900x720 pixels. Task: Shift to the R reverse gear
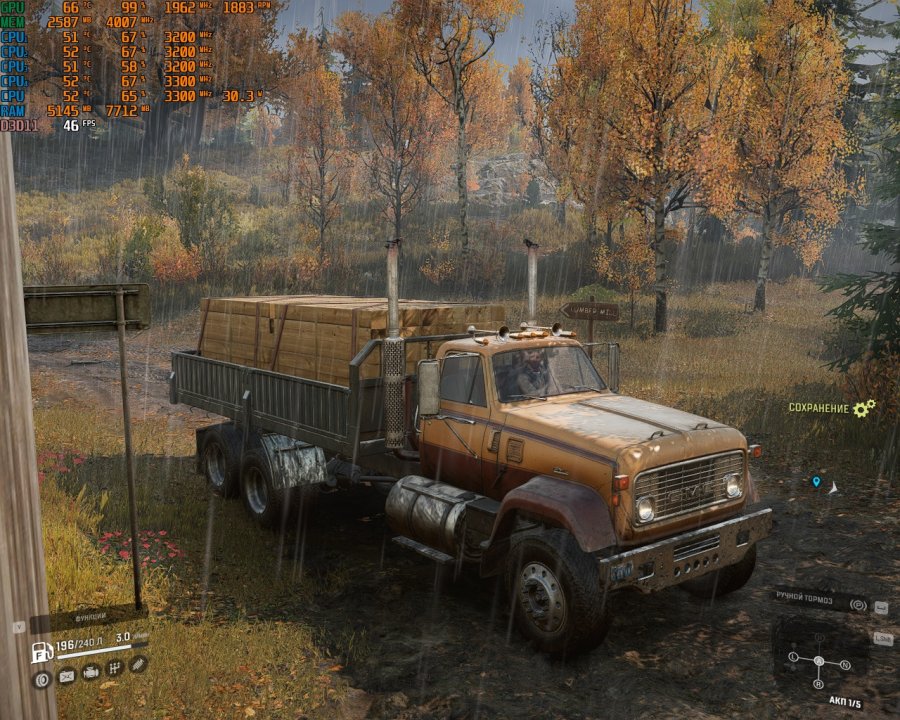coord(818,684)
